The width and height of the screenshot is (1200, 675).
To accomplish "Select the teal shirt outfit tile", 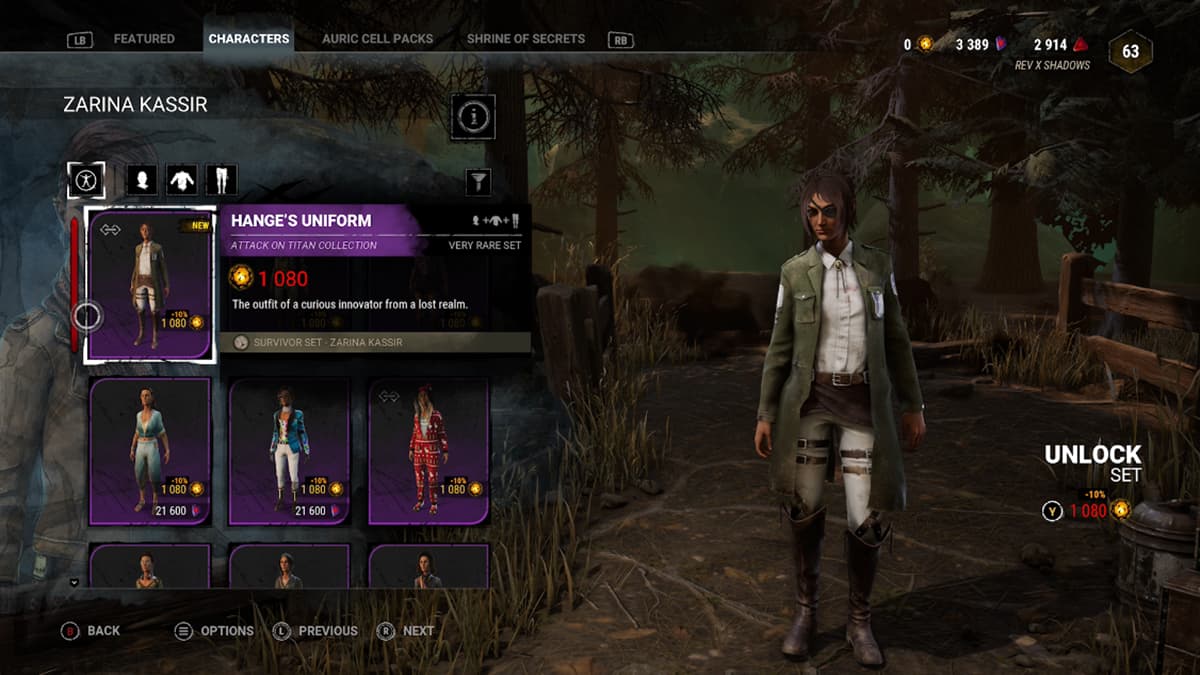I will pyautogui.click(x=150, y=451).
